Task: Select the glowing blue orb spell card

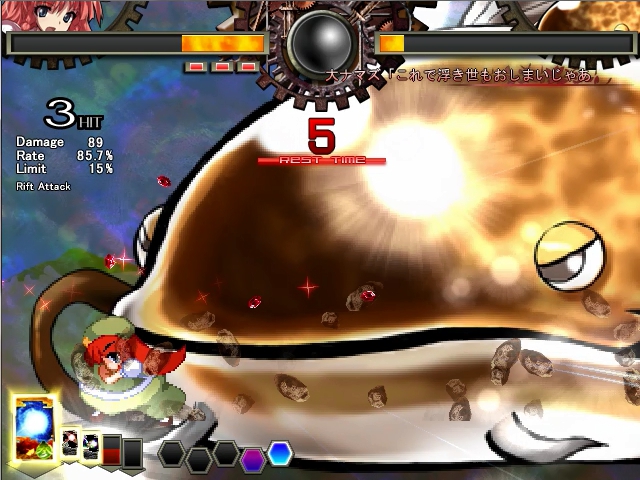Action: click(35, 428)
